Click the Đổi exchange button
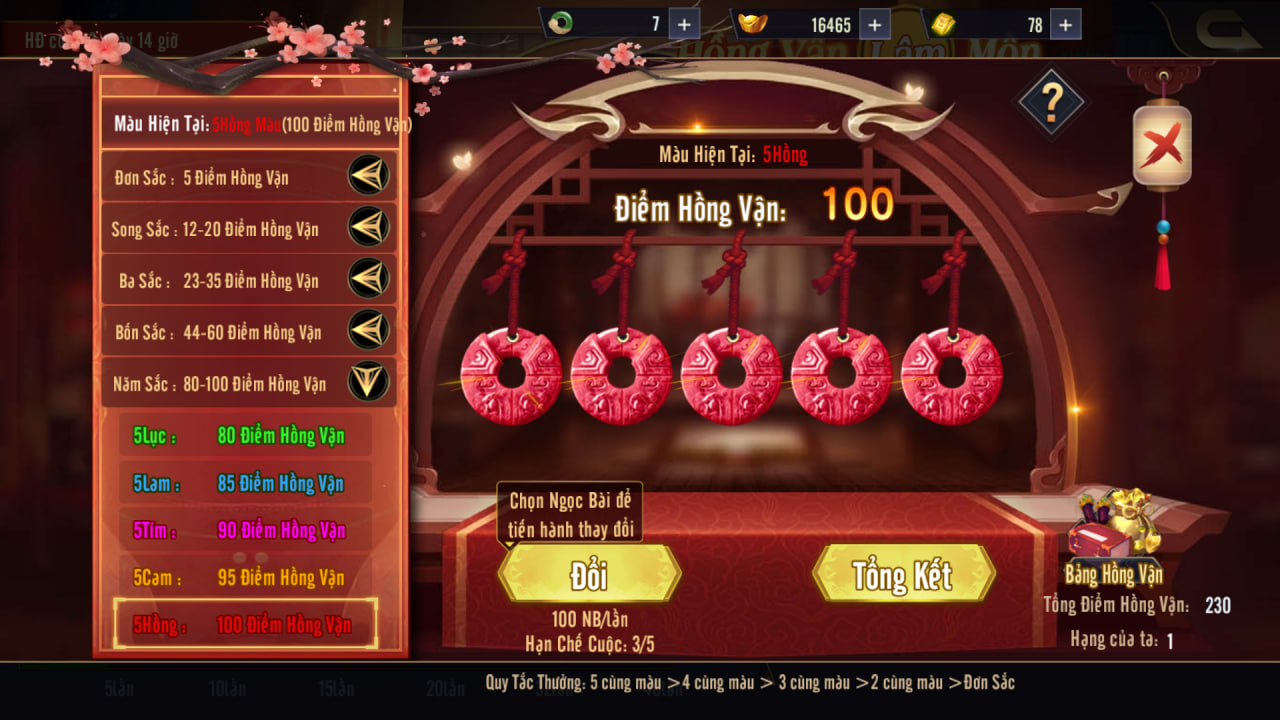 (x=589, y=574)
